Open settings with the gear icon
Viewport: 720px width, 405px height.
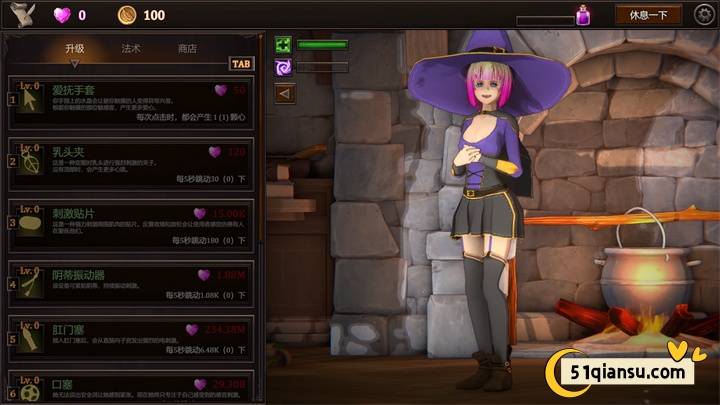click(705, 14)
